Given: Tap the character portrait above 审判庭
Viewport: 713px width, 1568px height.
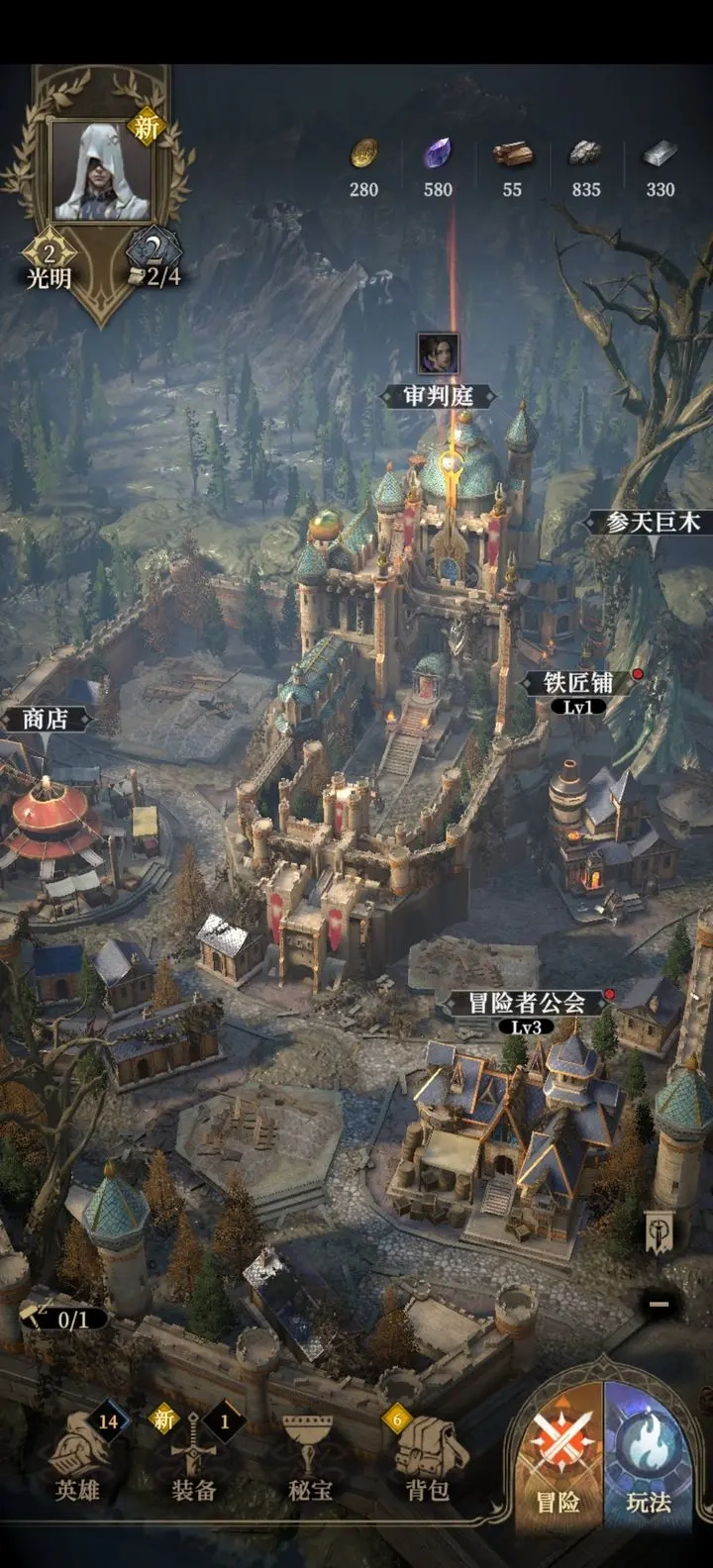Looking at the screenshot, I should [438, 353].
